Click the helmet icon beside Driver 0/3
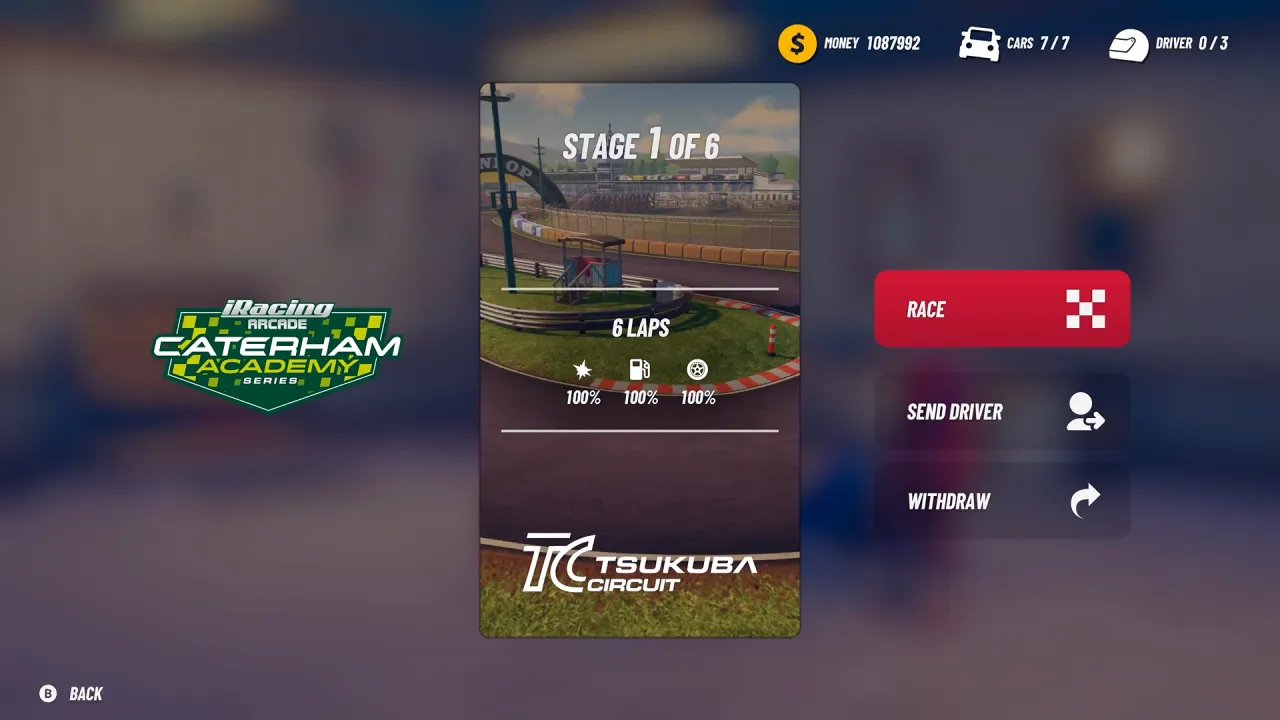Screen dimensions: 1280x720 pyautogui.click(x=1128, y=43)
